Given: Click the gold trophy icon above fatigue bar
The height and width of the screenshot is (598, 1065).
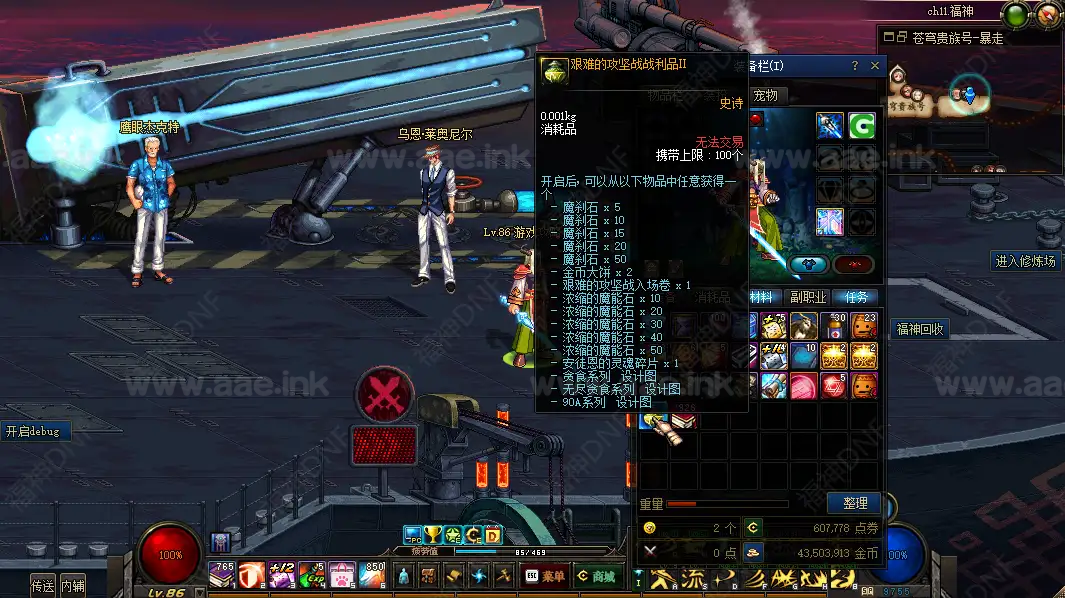Looking at the screenshot, I should (432, 535).
